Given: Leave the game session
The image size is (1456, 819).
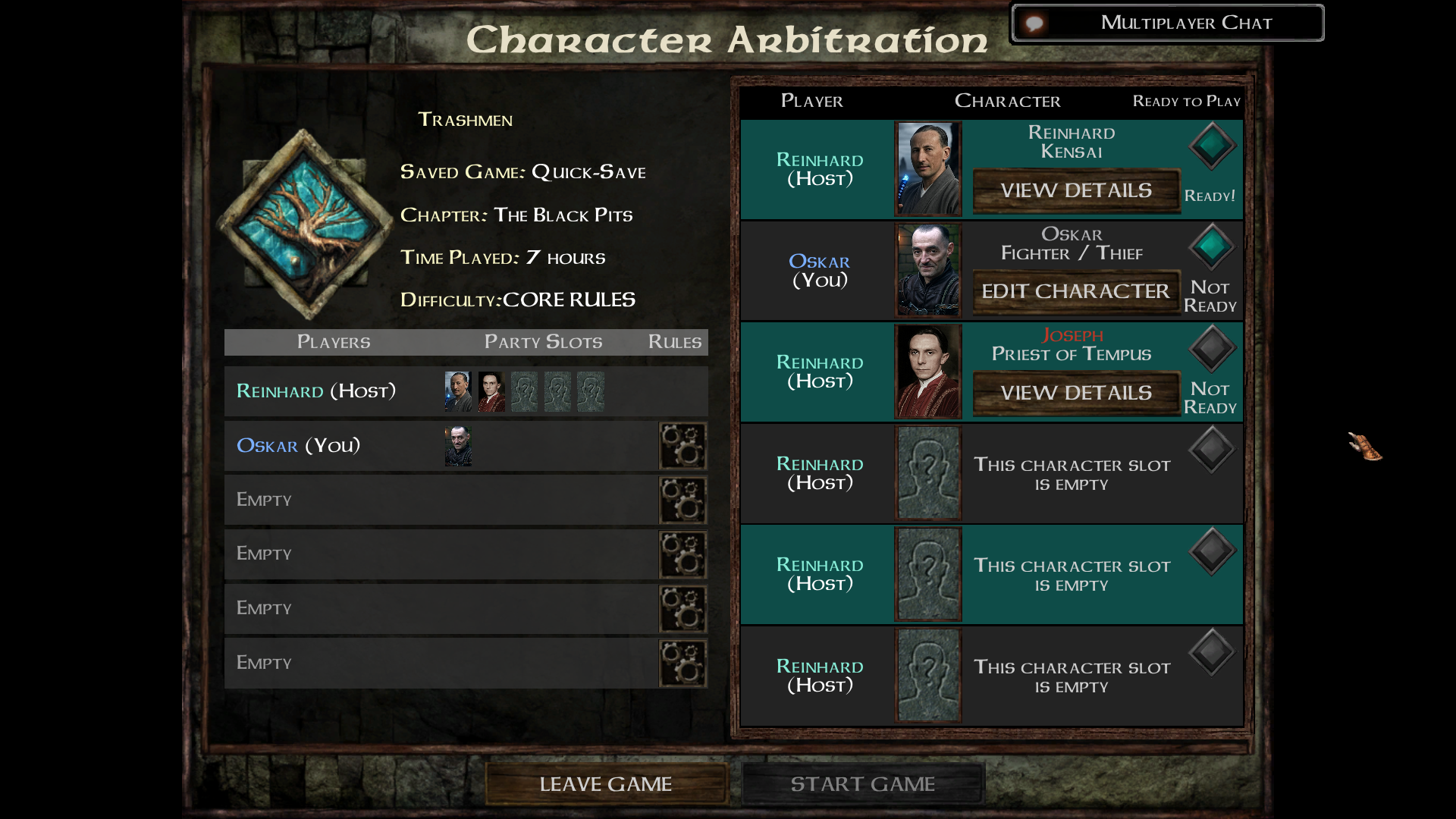Looking at the screenshot, I should point(605,784).
